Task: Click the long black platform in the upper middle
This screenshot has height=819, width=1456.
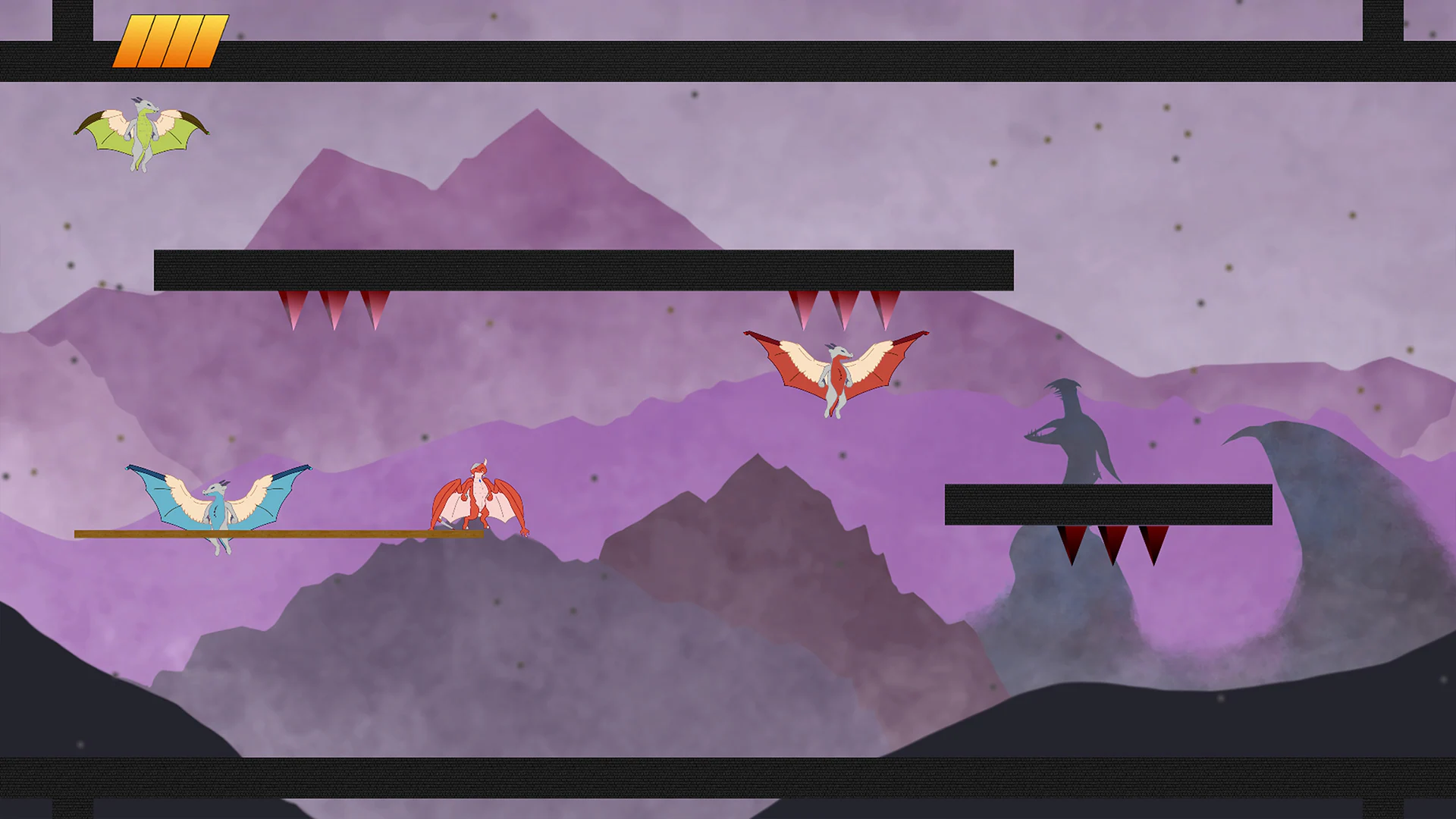Action: click(584, 269)
